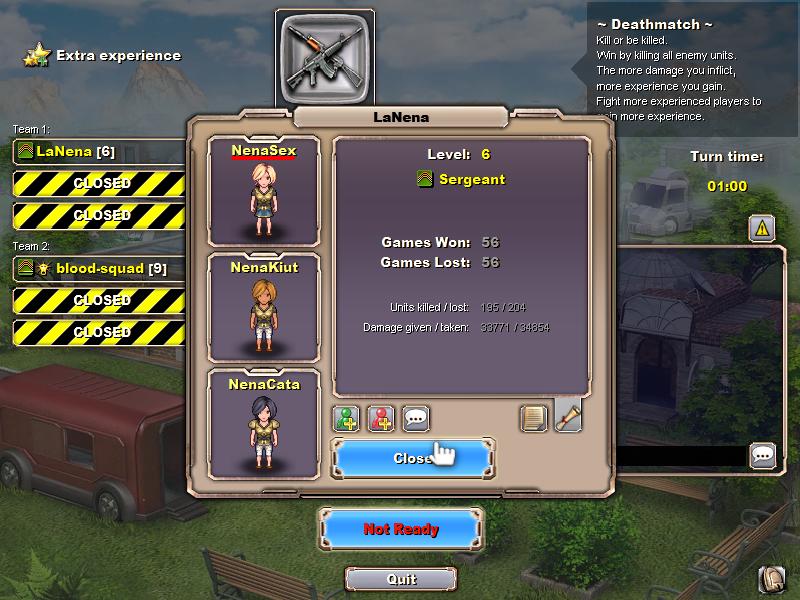Open private chat from profile speech bubble
Viewport: 800px width, 600px height.
[x=416, y=418]
